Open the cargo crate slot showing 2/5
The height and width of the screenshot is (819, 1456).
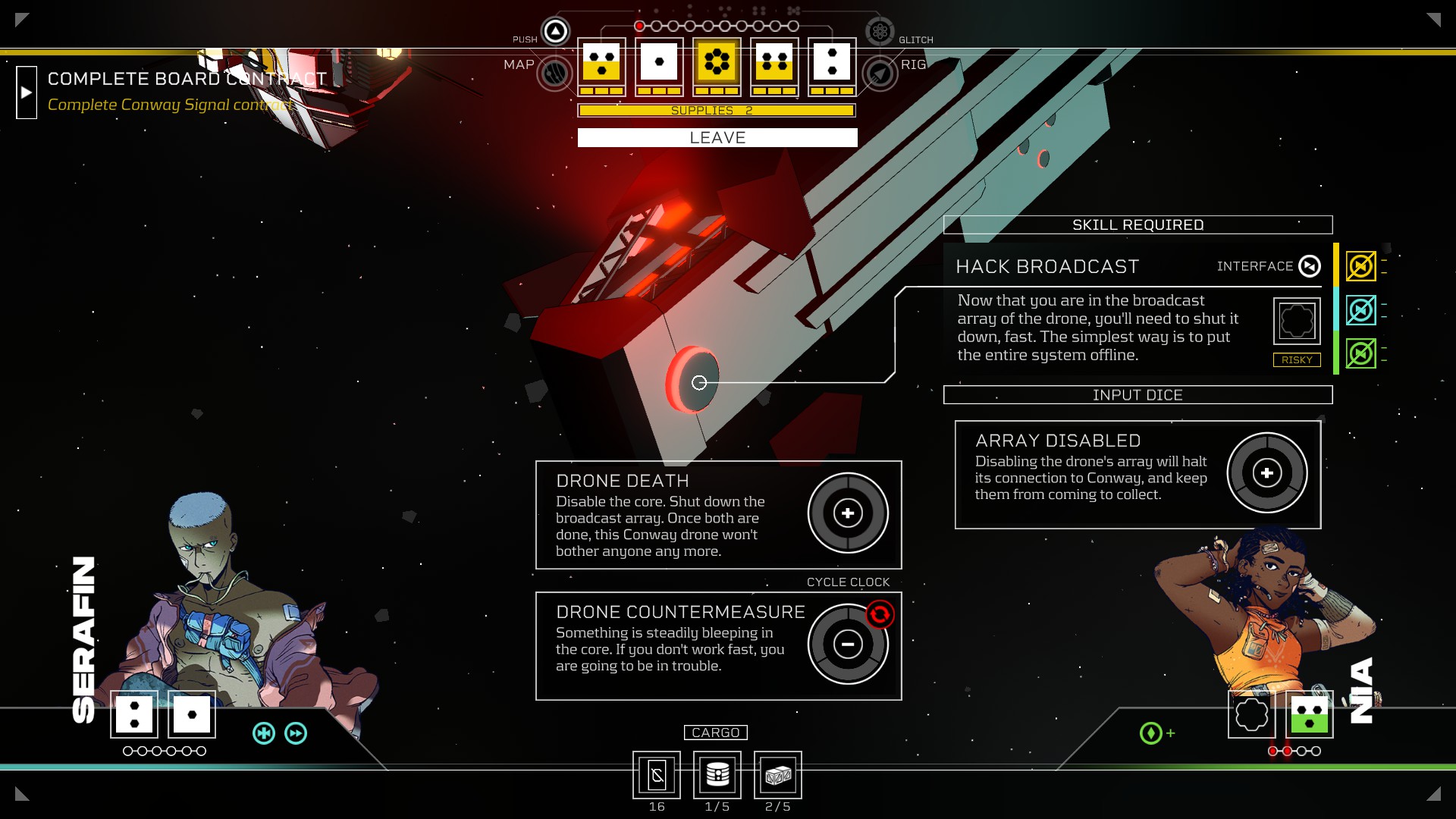click(778, 775)
